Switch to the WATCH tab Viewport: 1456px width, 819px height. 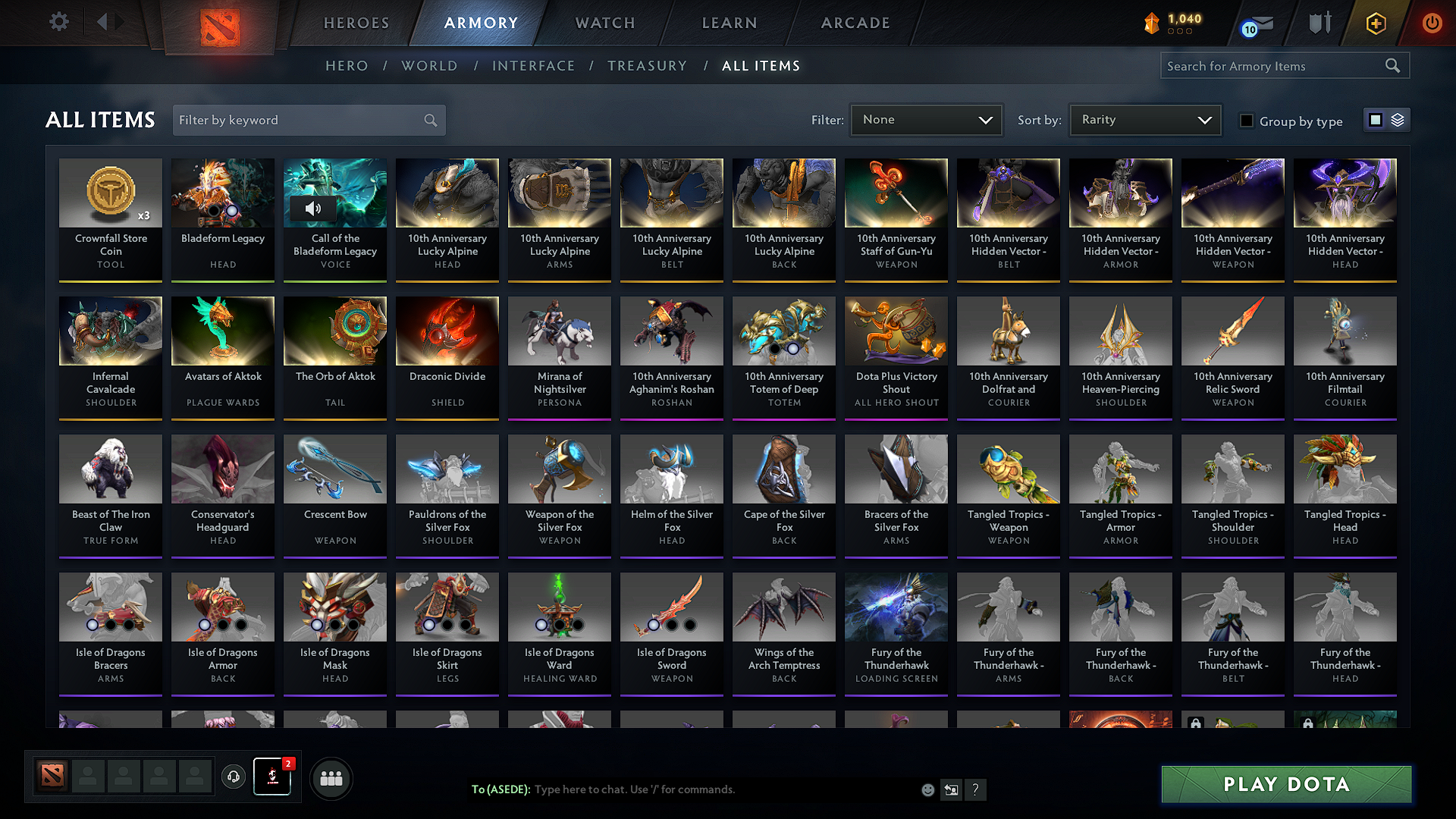603,23
